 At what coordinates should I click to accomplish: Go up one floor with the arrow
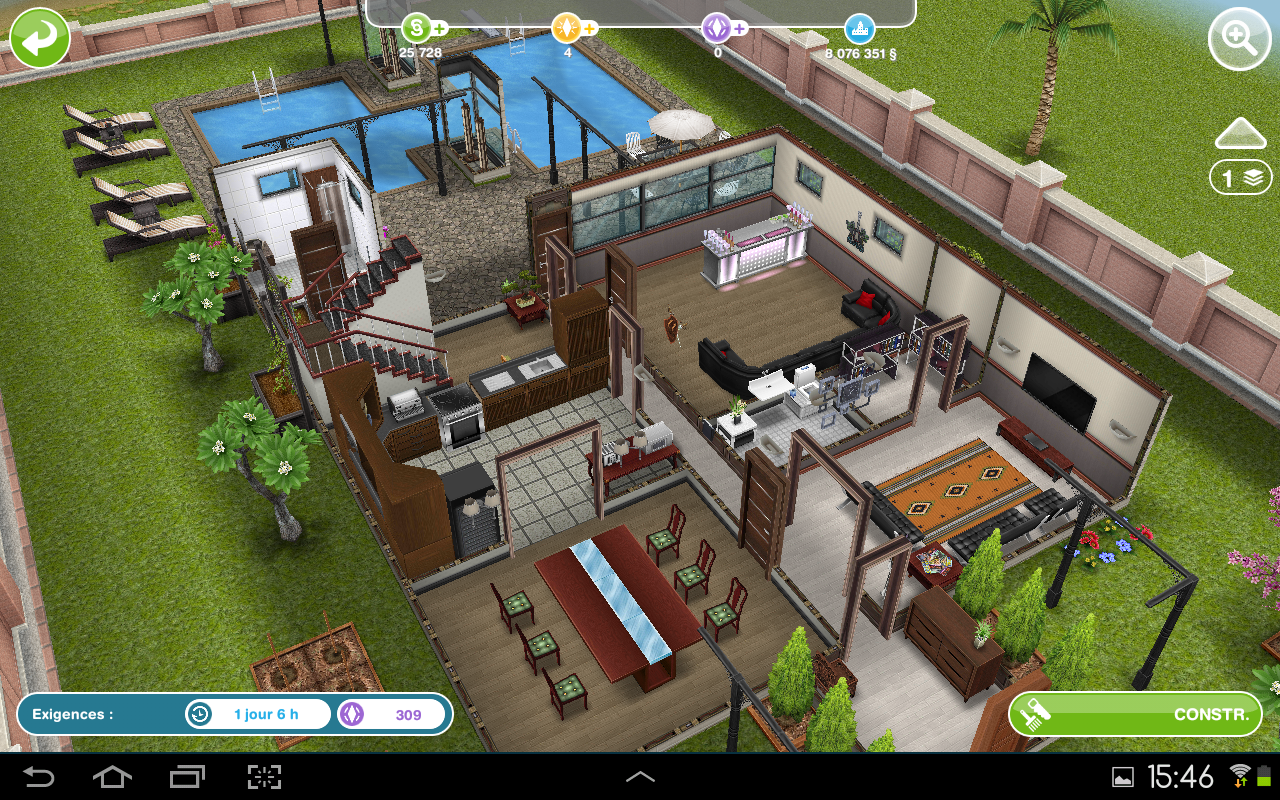1240,134
